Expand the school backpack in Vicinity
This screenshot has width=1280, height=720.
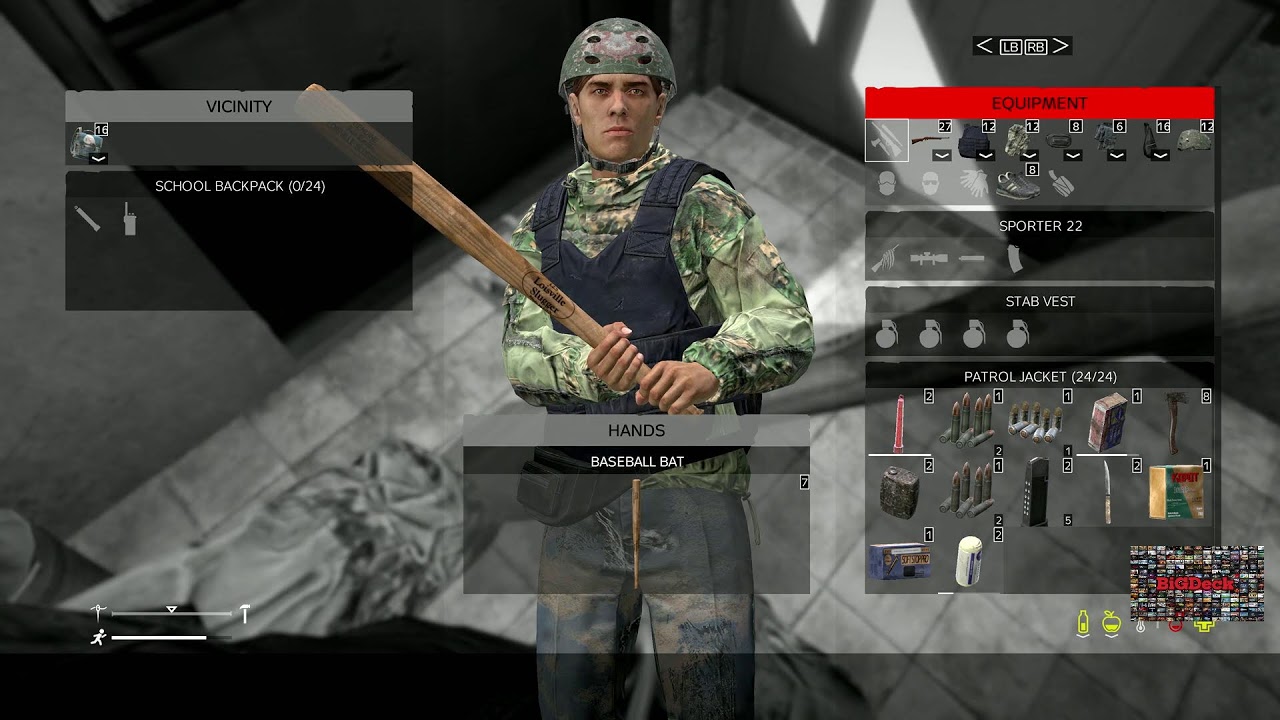[x=98, y=158]
